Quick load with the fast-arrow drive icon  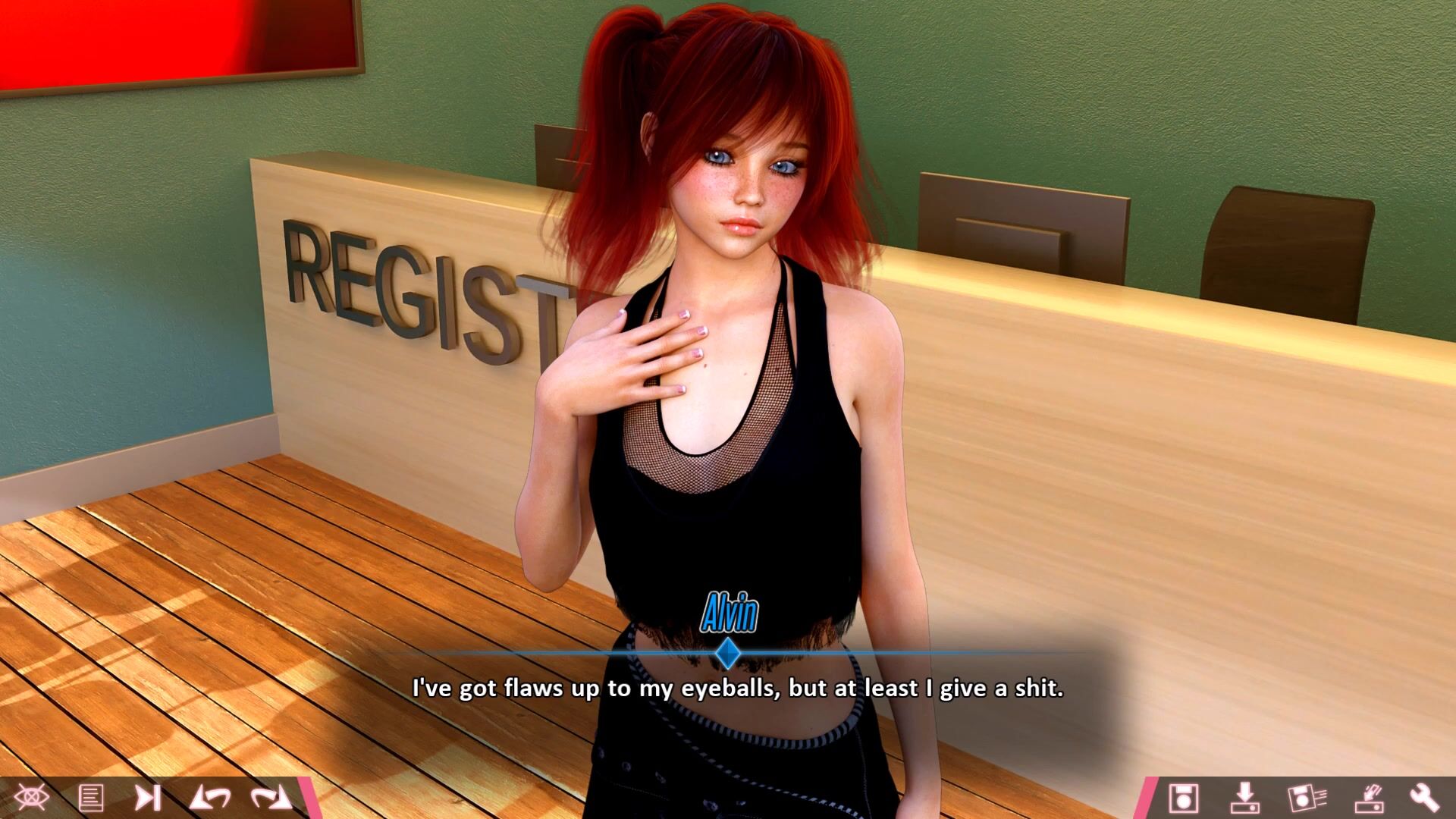pyautogui.click(x=1369, y=798)
